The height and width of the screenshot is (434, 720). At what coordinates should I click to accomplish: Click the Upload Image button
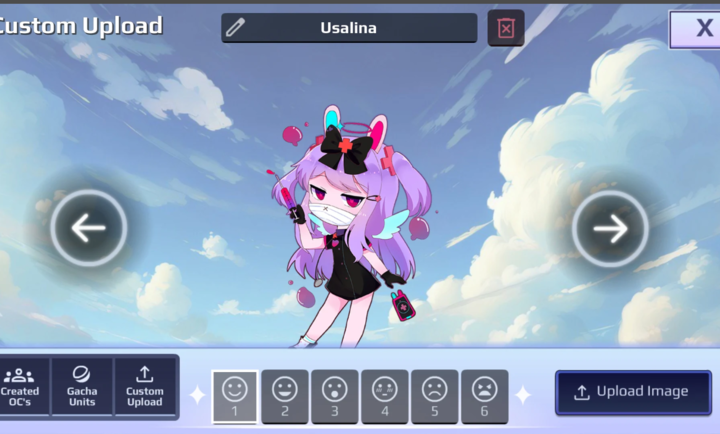click(x=633, y=392)
